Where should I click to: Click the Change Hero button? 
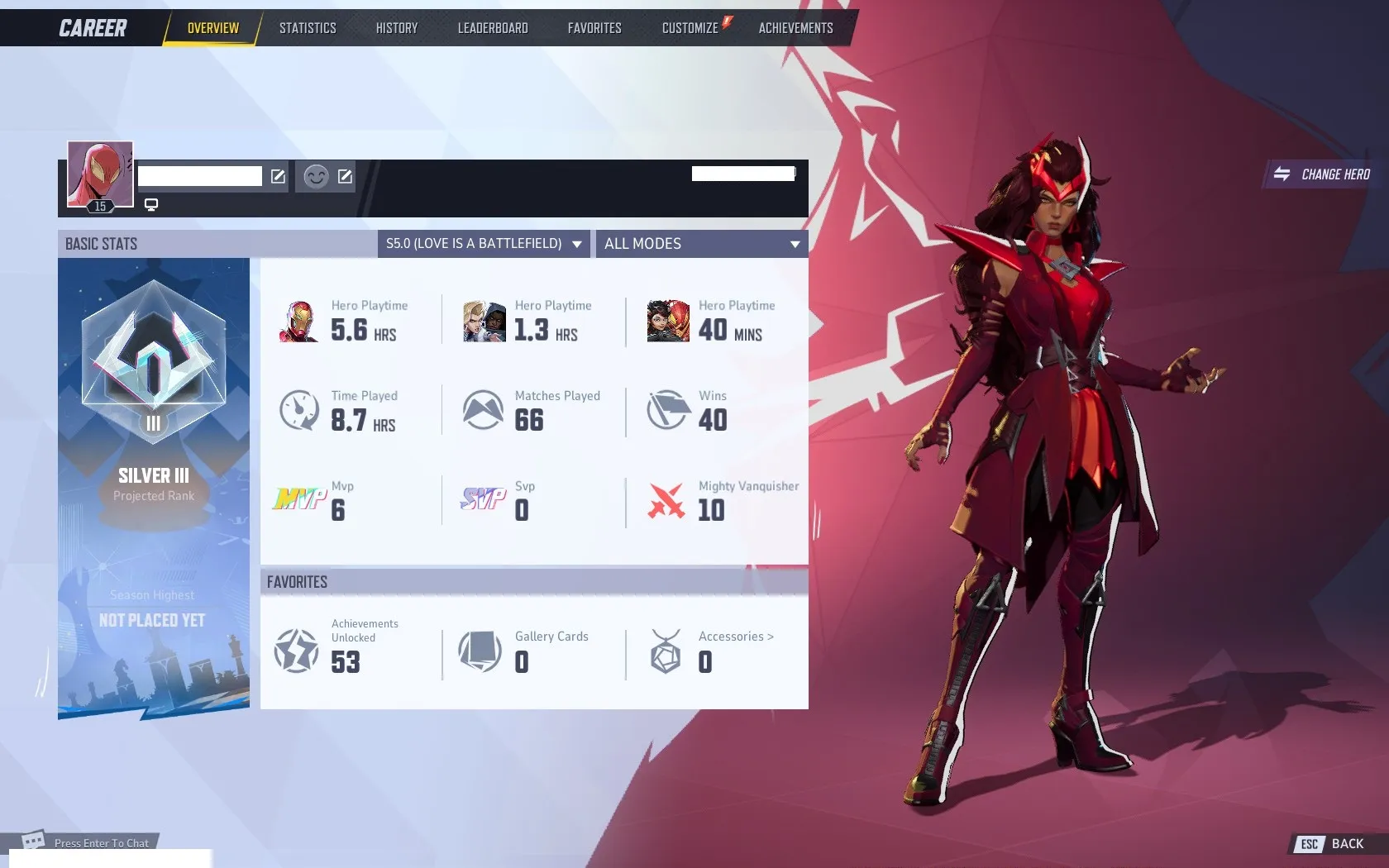click(1321, 174)
